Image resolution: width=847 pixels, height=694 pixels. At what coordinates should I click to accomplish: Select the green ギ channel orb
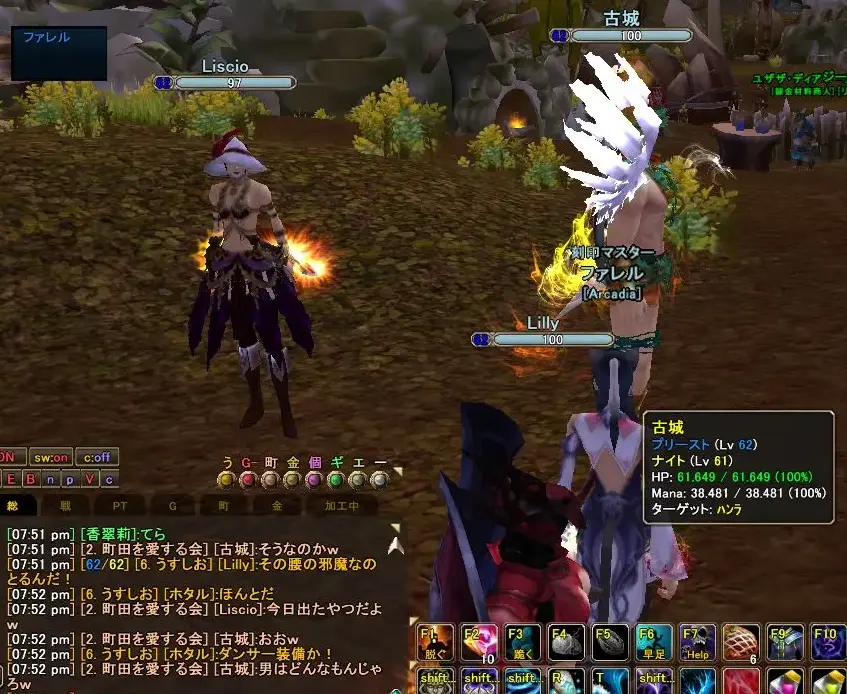coord(336,480)
